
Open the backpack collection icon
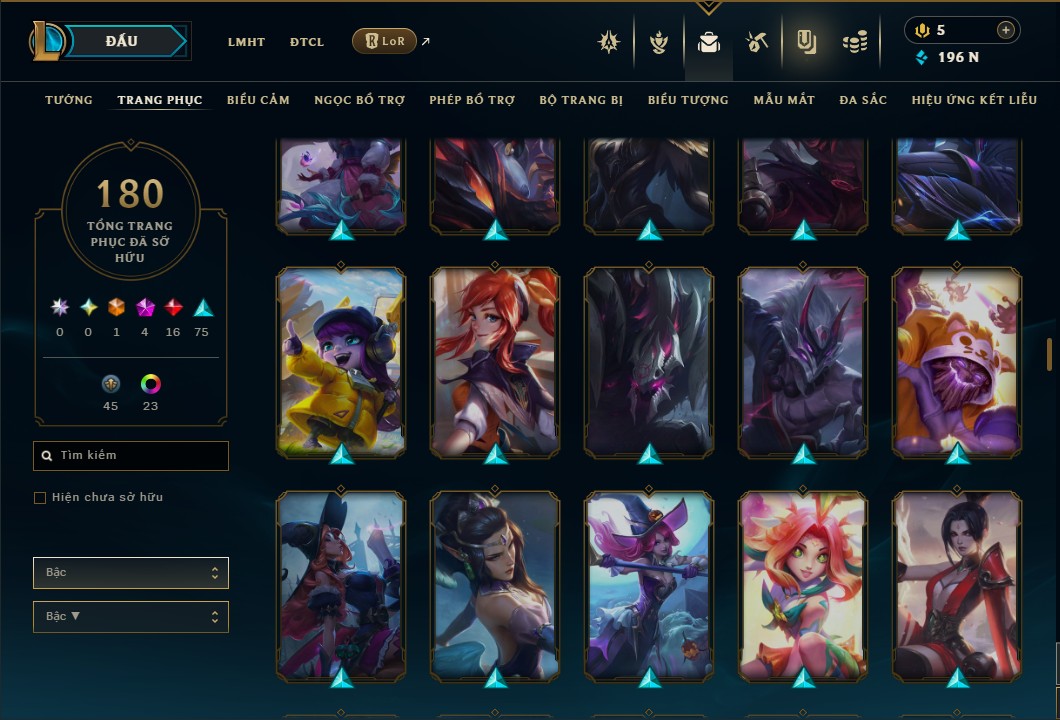coord(709,42)
